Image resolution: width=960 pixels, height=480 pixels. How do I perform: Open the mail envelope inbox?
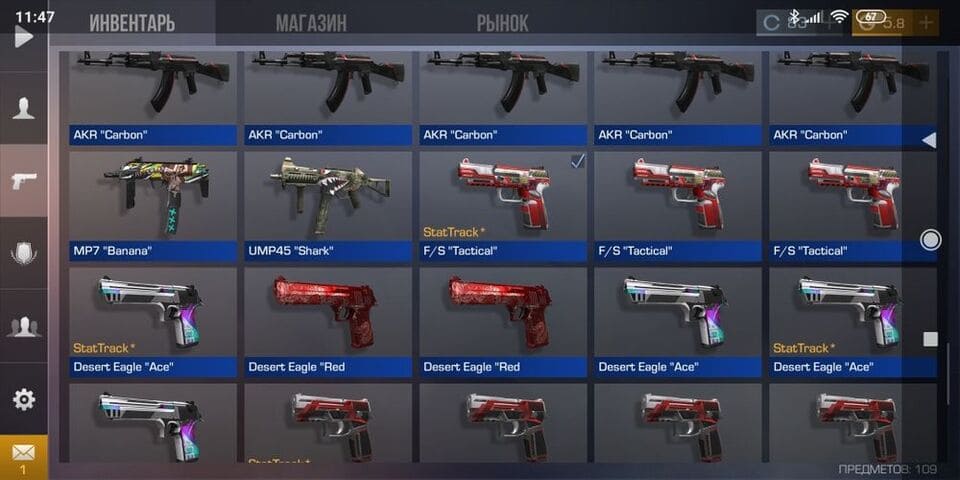click(23, 453)
